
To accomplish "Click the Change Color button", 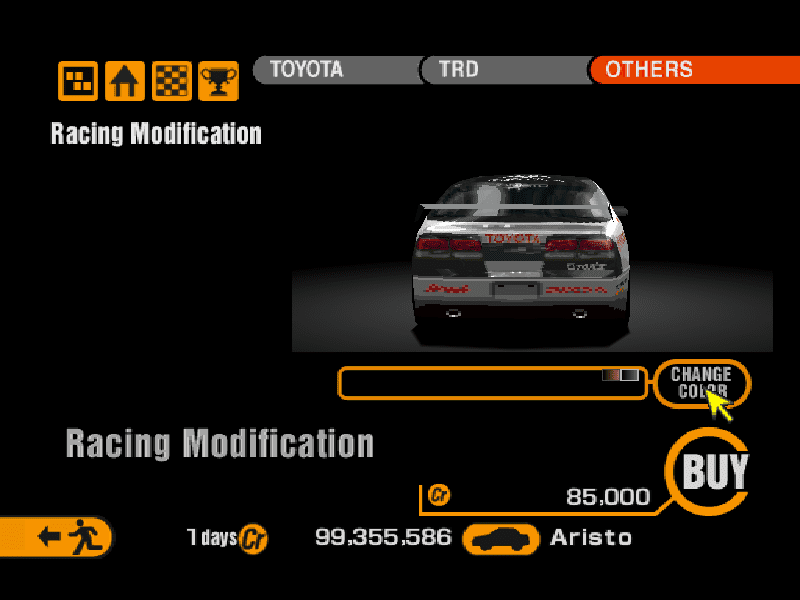I will [701, 382].
